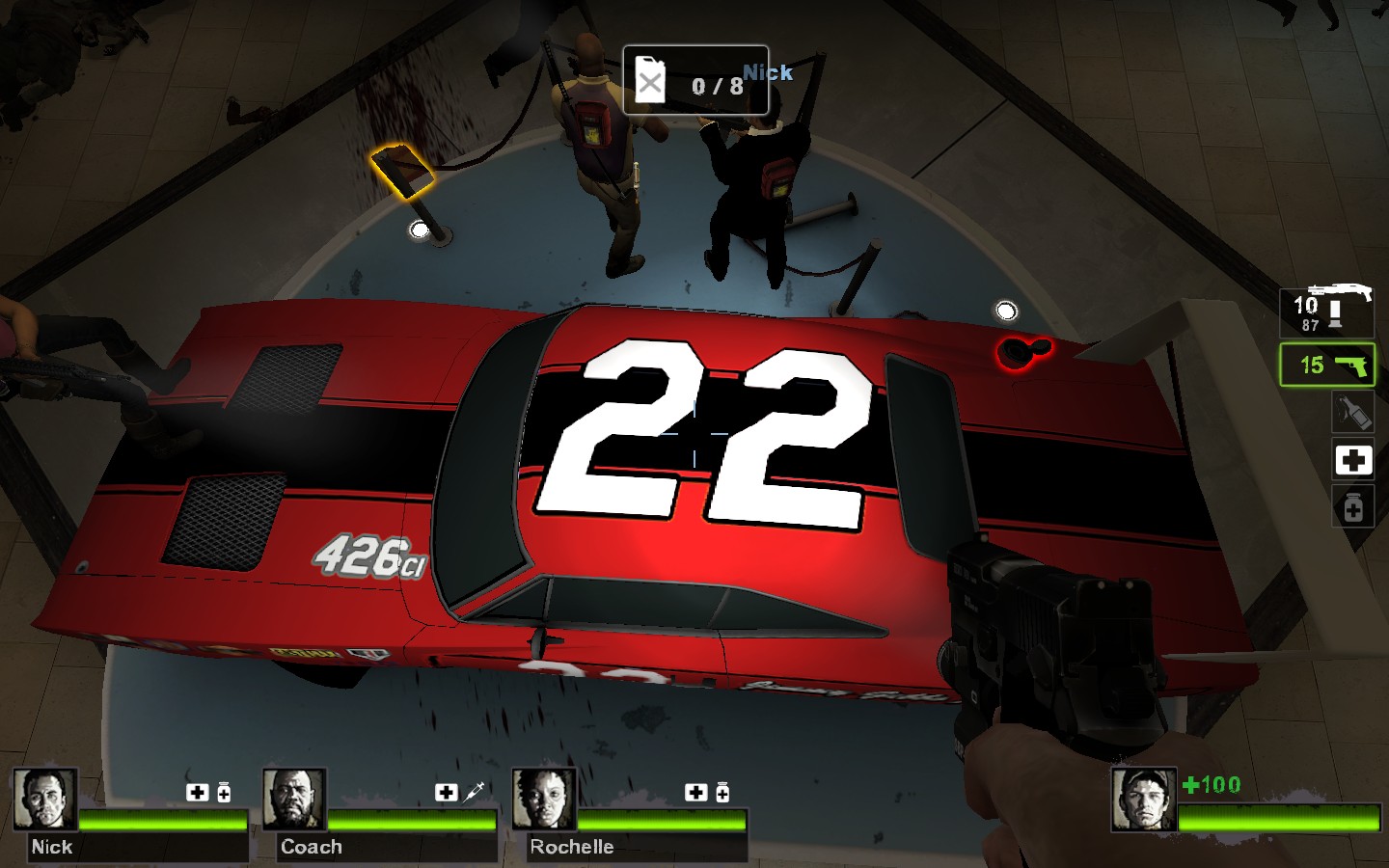The width and height of the screenshot is (1389, 868).
Task: Select Coach's teammate portrait
Action: point(294,800)
